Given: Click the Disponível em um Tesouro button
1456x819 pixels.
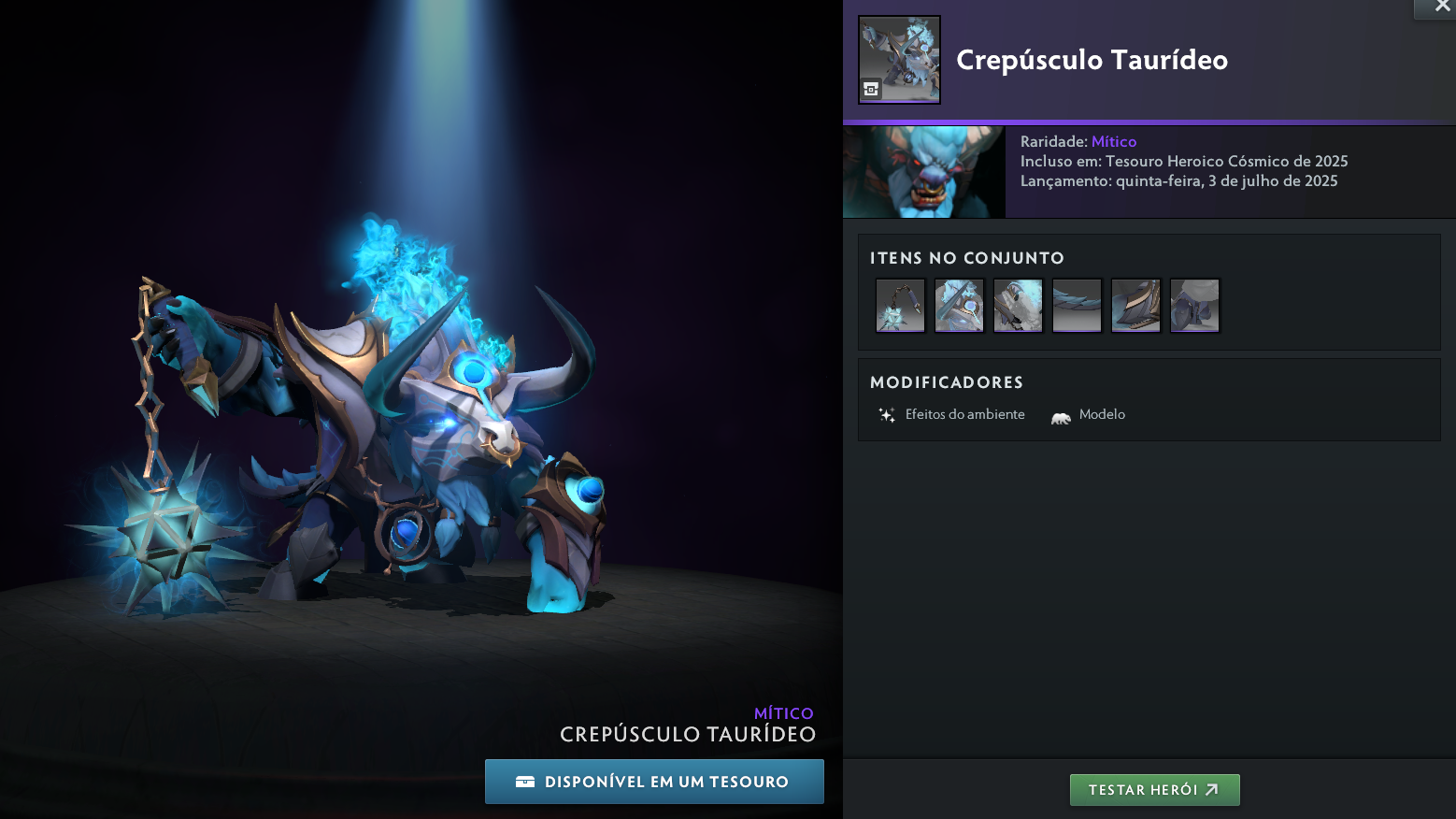Looking at the screenshot, I should (654, 782).
